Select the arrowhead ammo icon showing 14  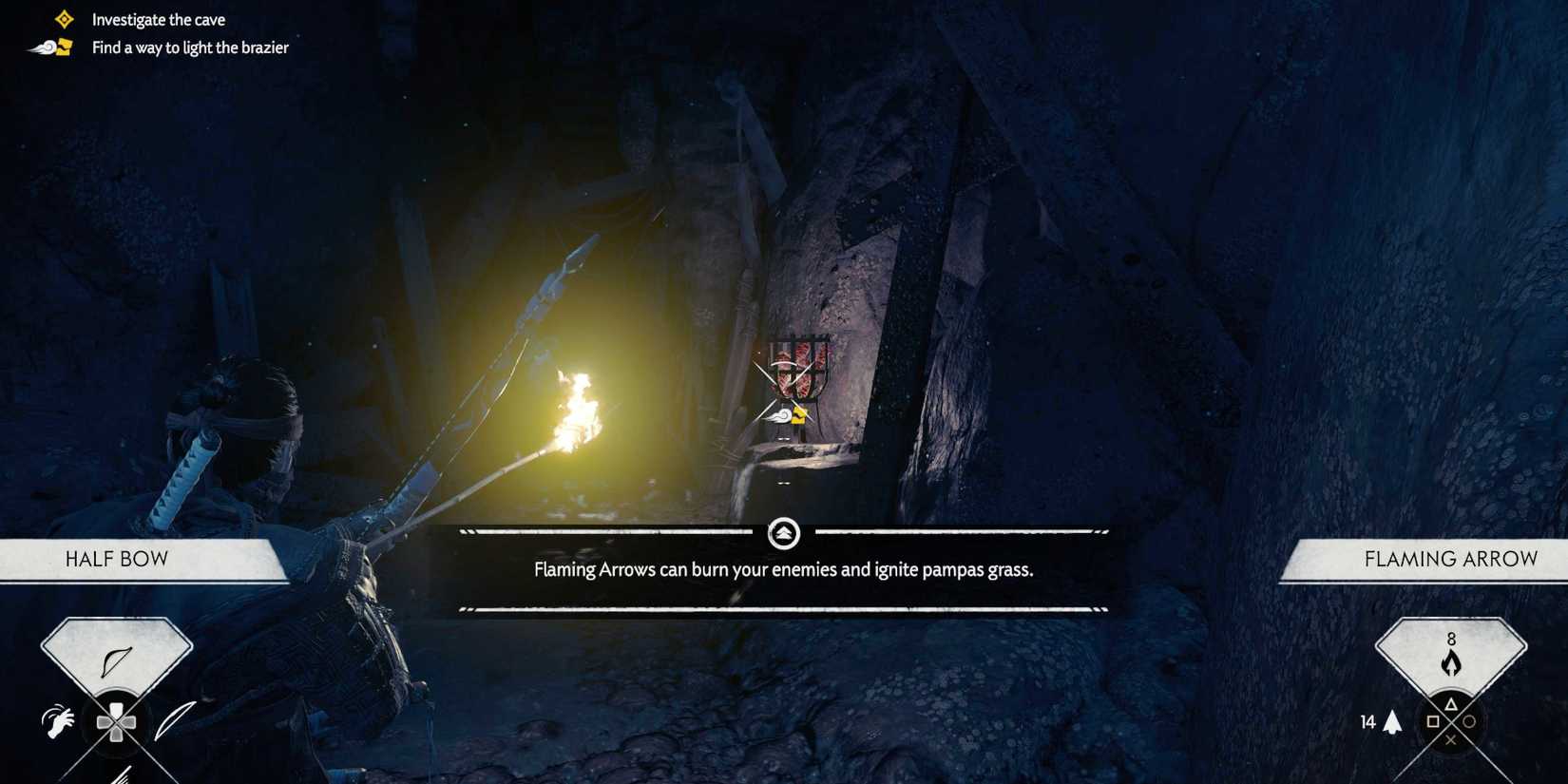(x=1392, y=721)
